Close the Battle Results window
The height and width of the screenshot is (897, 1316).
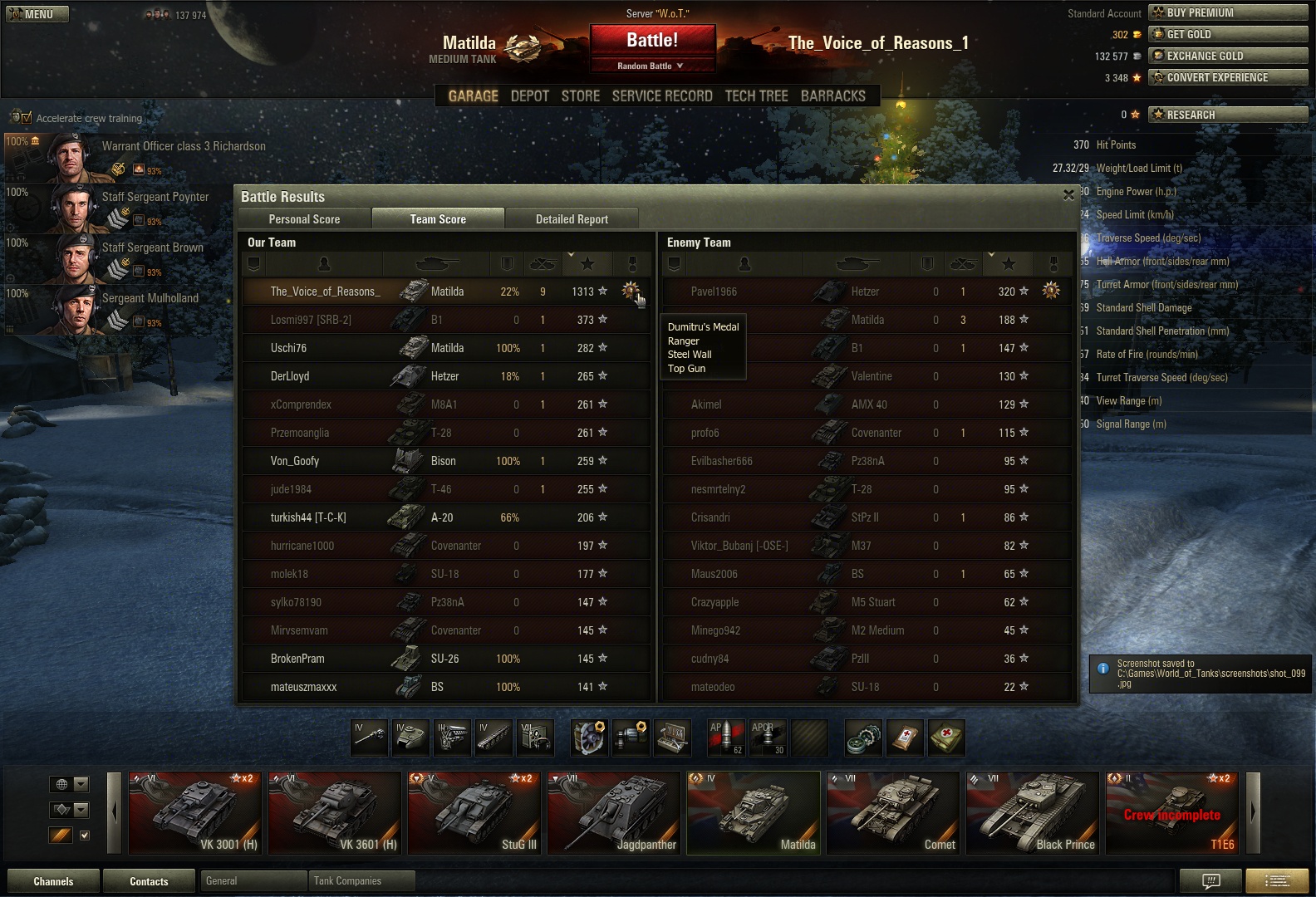coord(1068,195)
